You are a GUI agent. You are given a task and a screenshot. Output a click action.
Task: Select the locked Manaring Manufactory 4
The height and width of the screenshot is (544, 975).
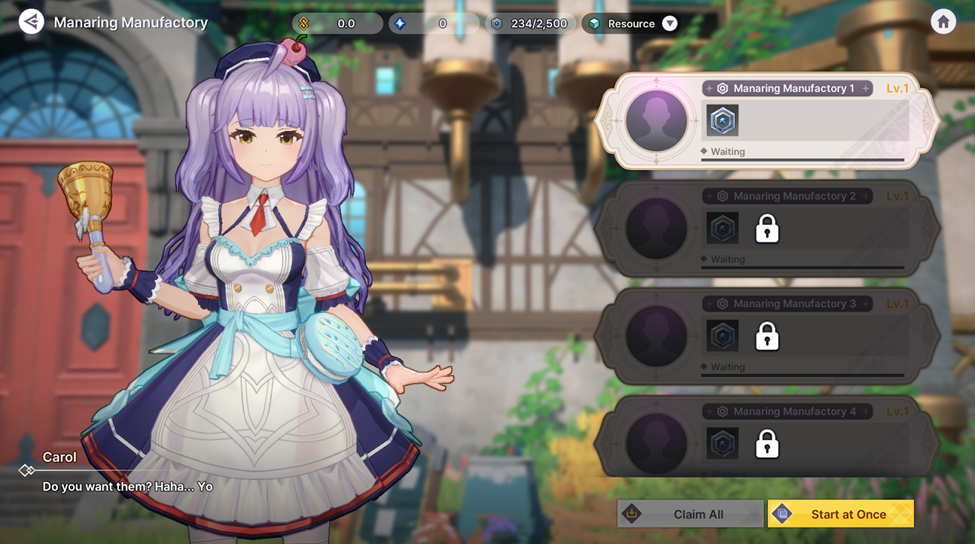pyautogui.click(x=767, y=443)
